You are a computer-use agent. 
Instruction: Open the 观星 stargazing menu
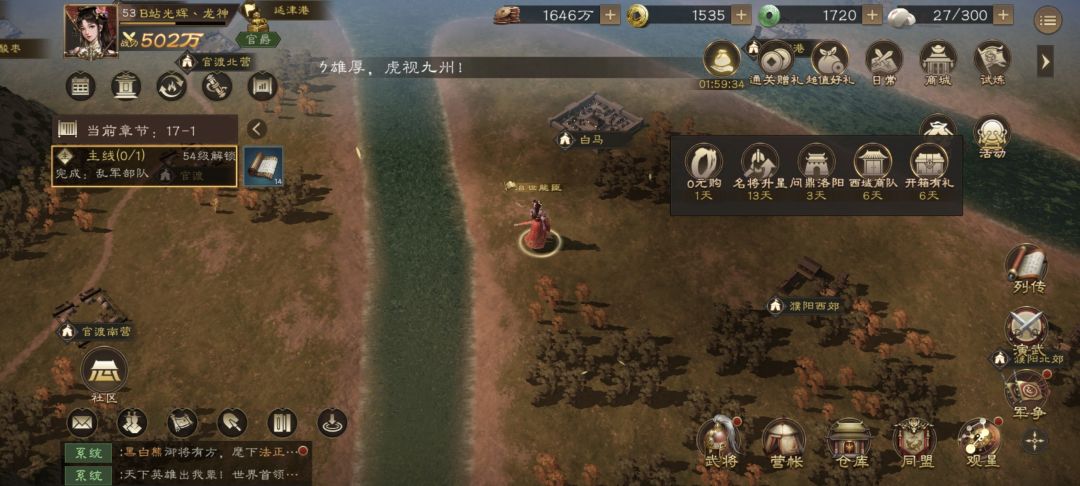979,442
